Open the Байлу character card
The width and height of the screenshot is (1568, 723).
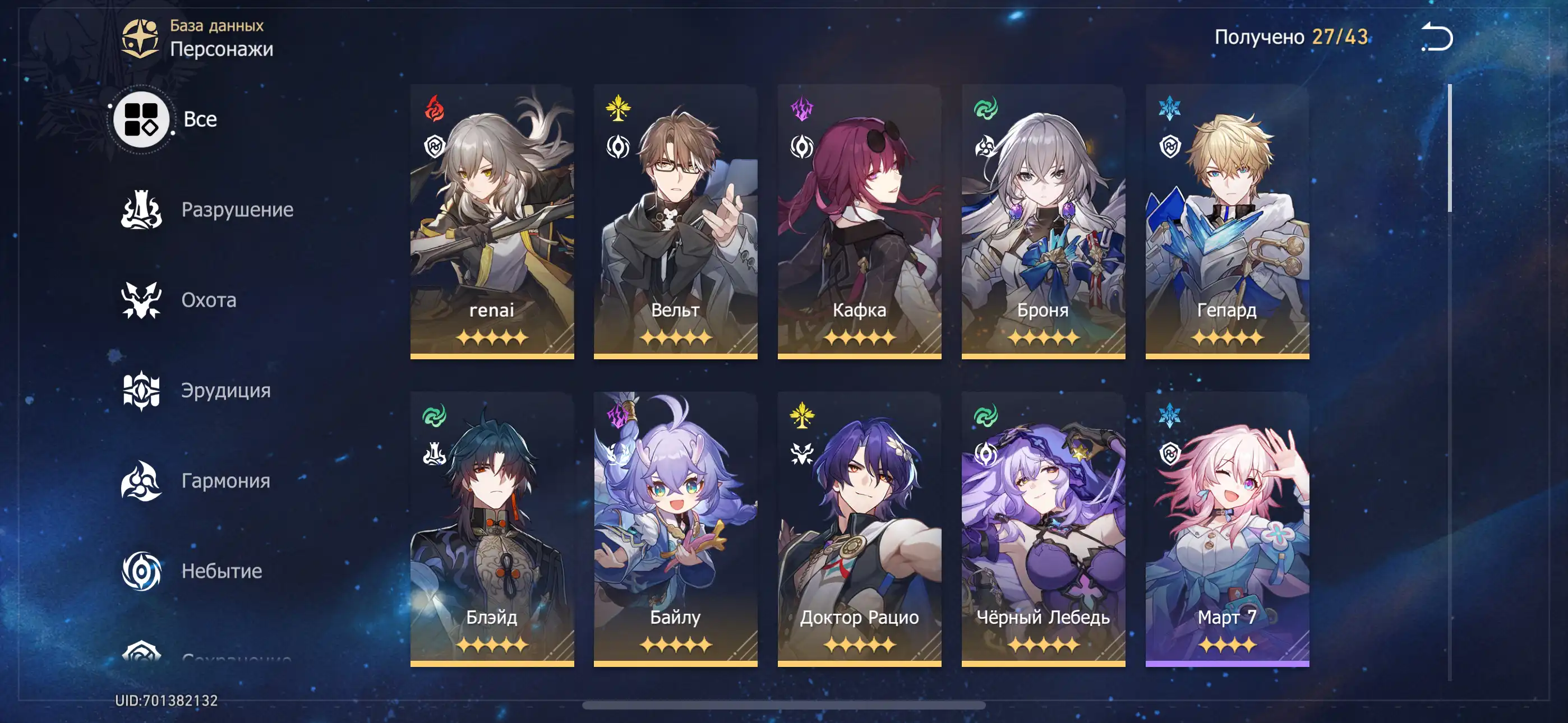point(676,529)
